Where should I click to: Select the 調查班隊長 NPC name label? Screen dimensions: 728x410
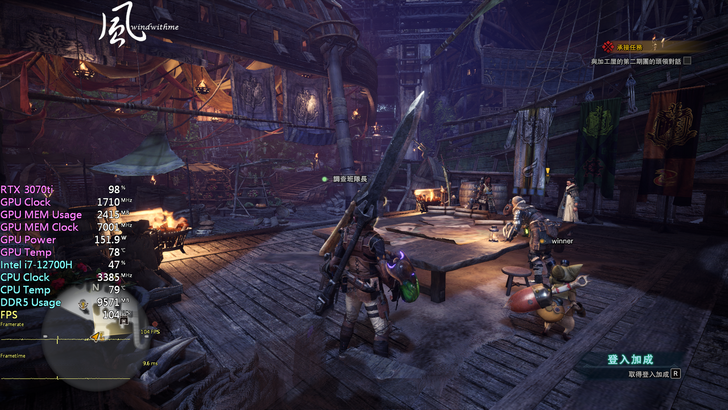(353, 178)
